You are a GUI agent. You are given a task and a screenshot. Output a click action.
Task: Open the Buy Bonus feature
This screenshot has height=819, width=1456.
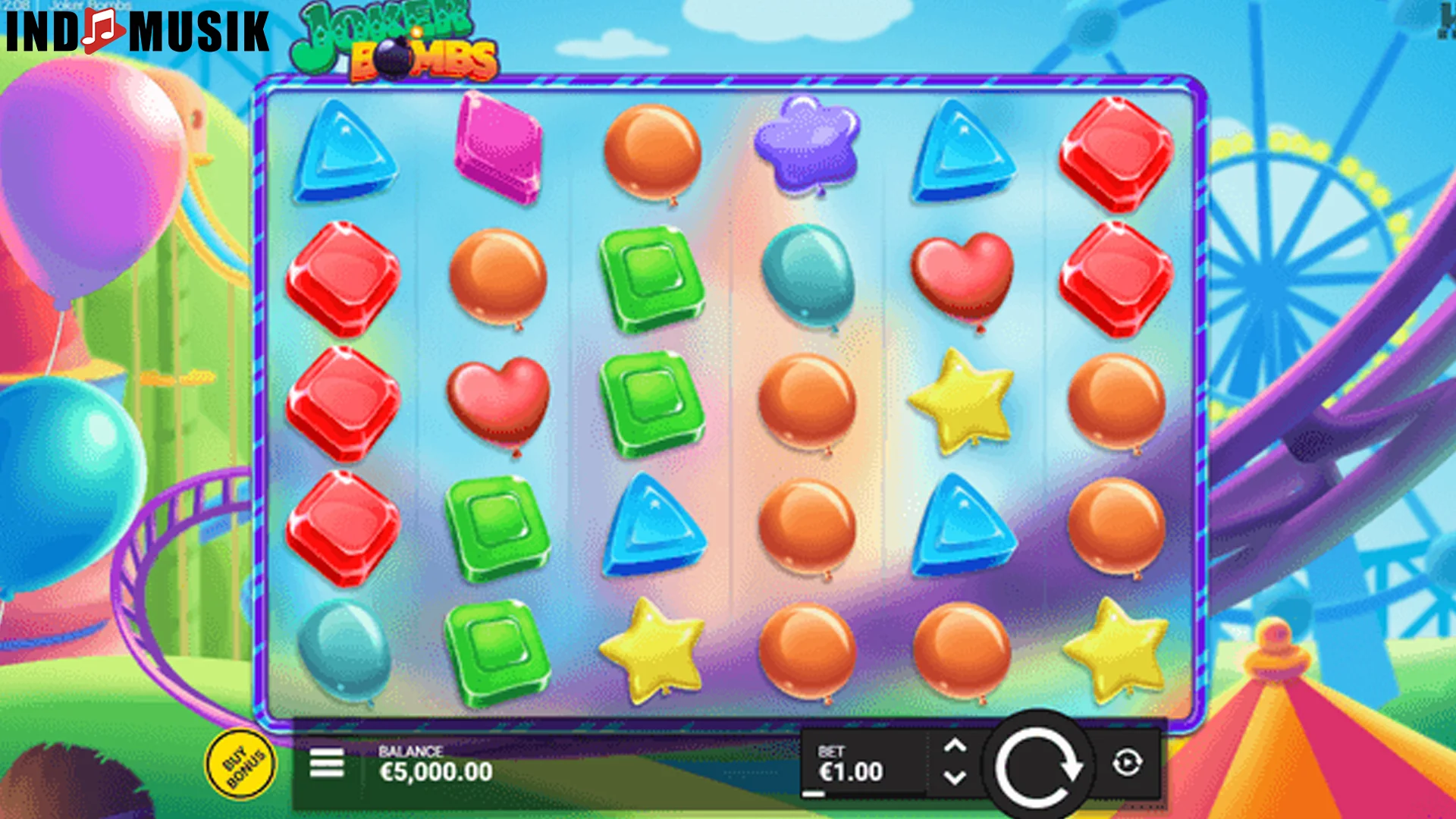241,764
